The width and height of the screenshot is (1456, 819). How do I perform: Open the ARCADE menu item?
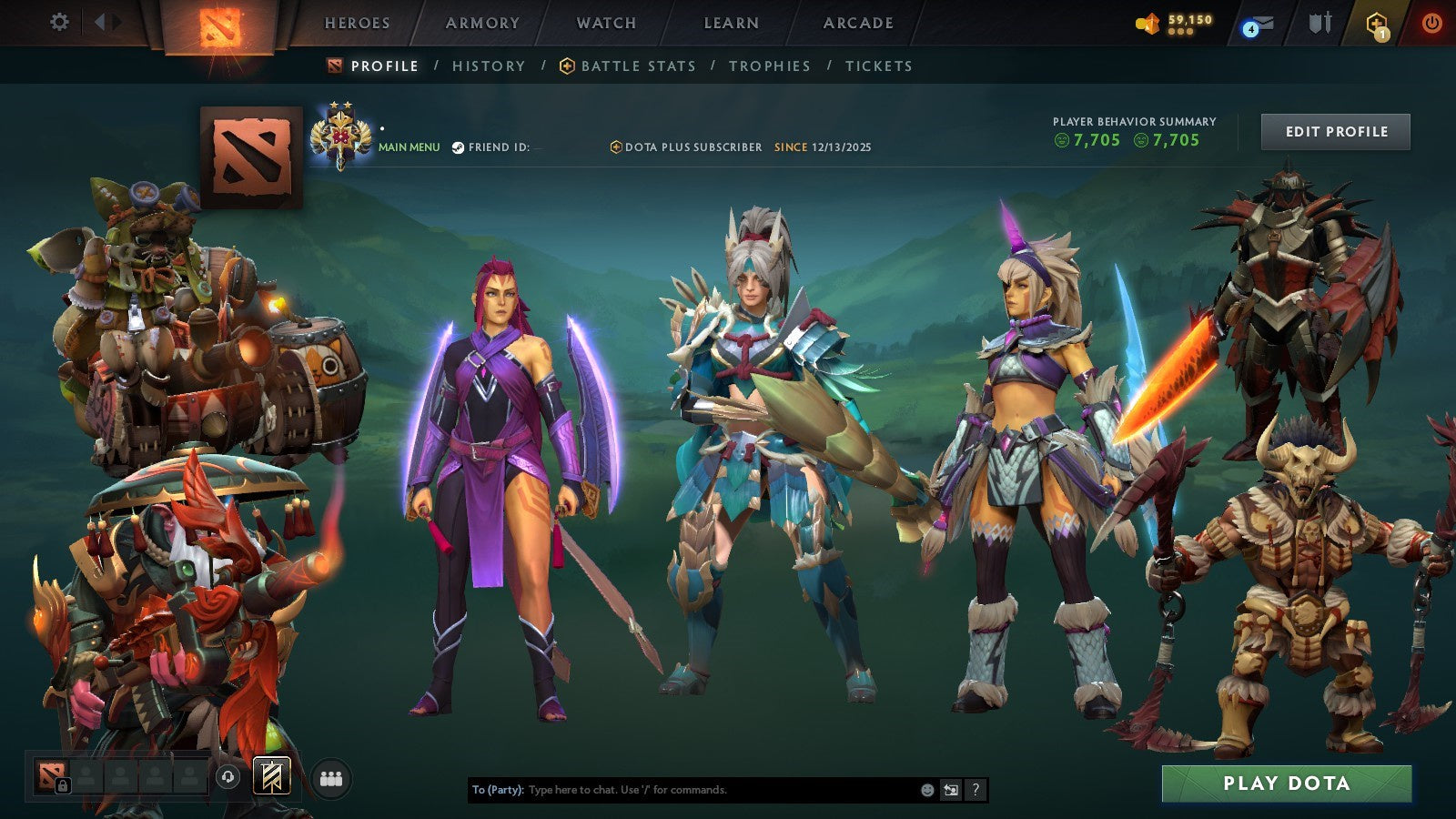(855, 23)
